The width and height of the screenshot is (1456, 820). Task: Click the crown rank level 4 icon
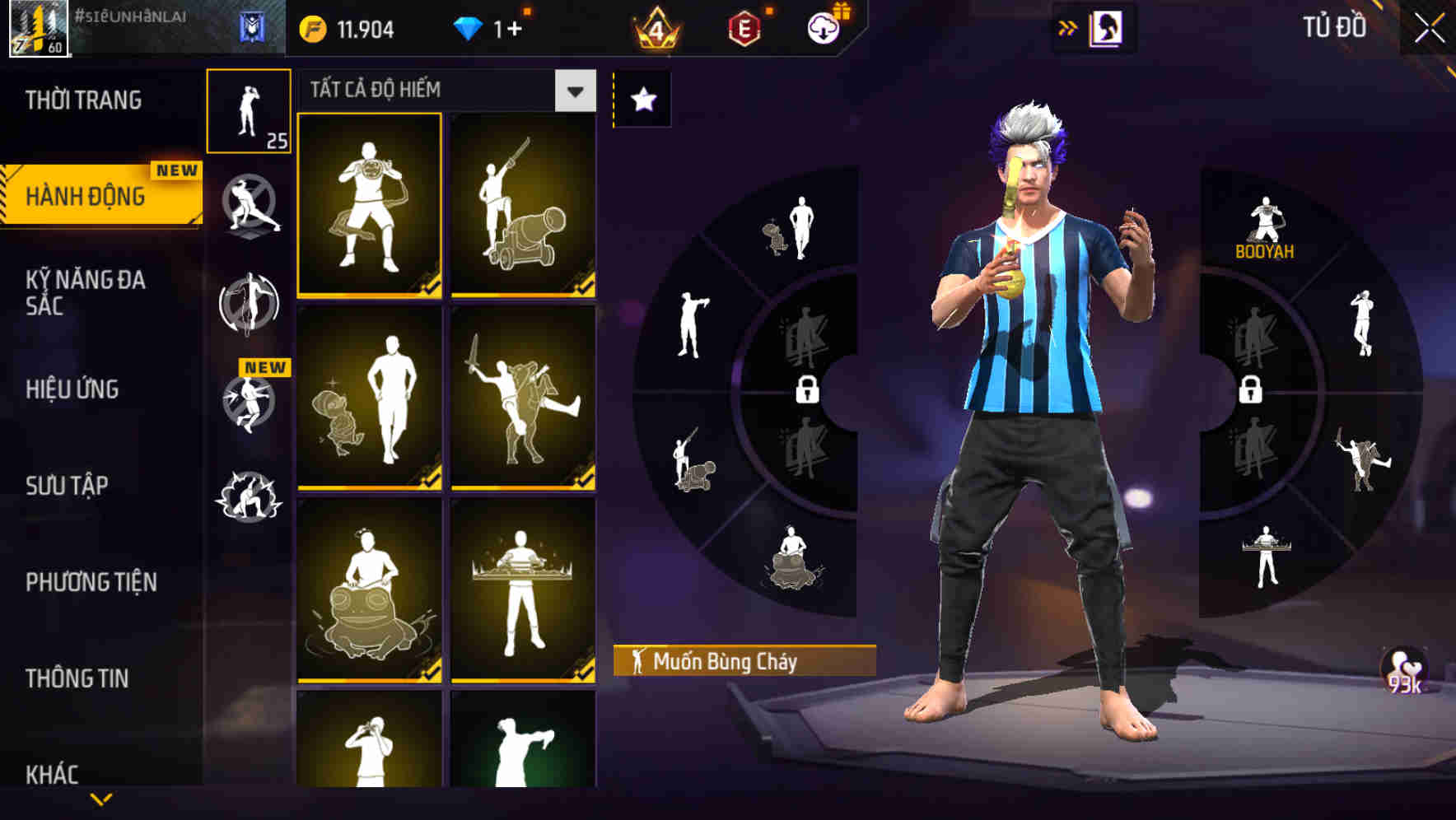coord(656,27)
